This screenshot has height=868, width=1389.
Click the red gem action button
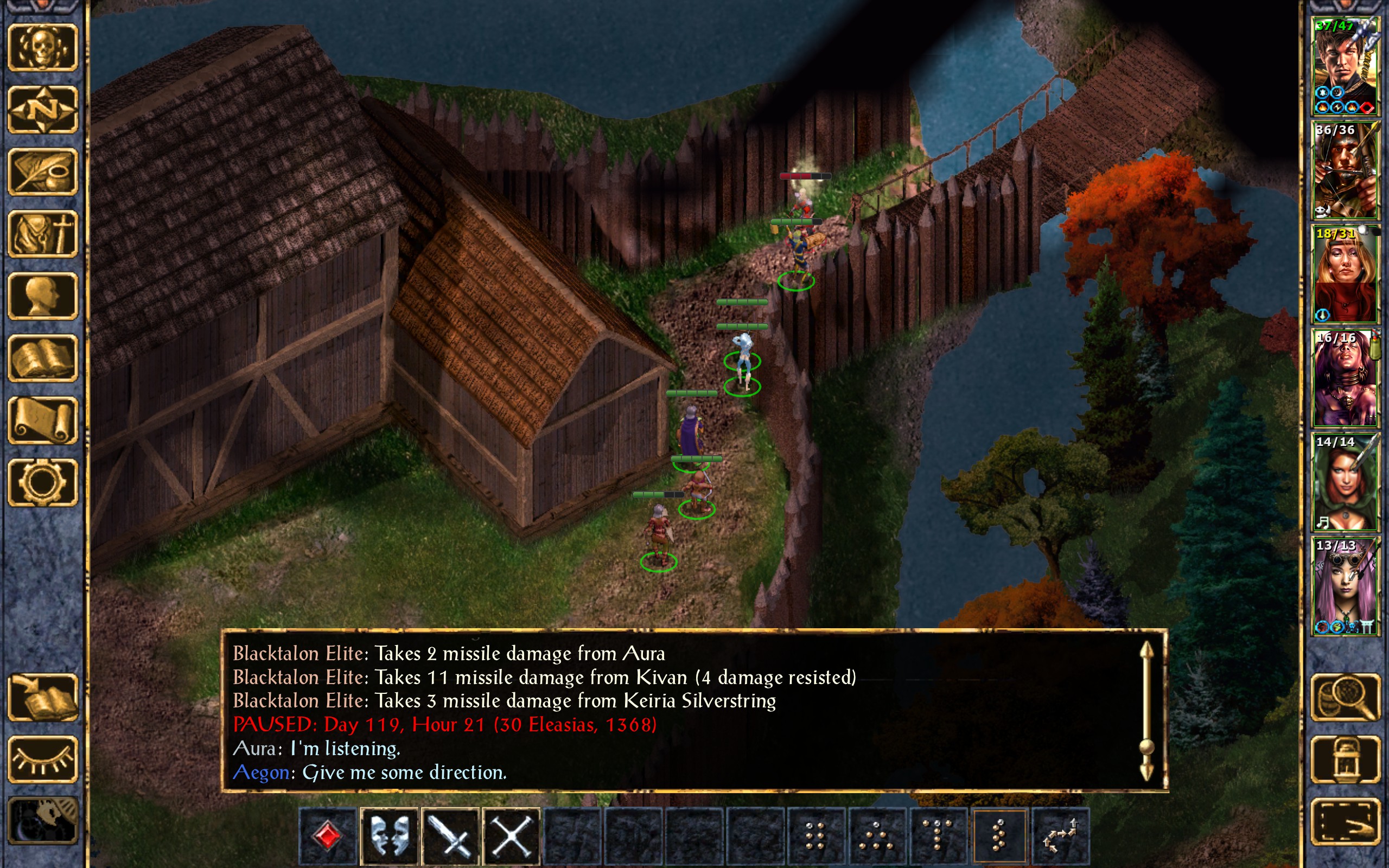(x=328, y=837)
